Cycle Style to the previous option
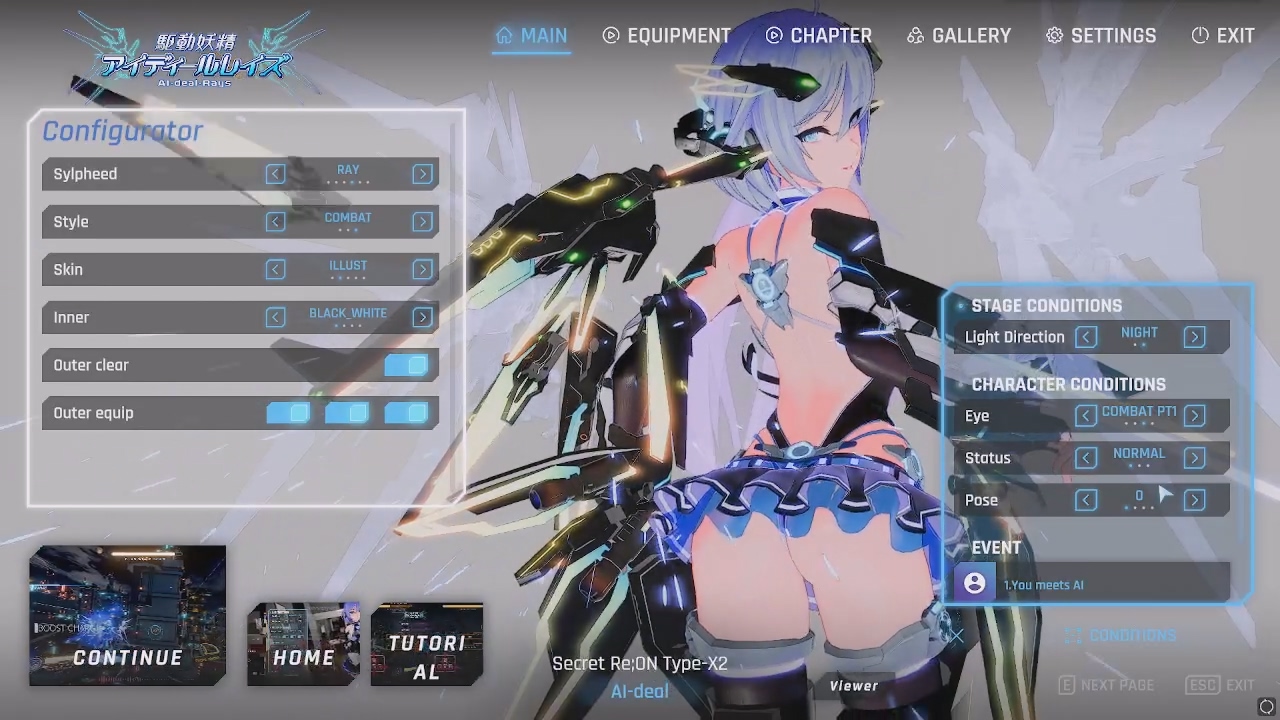Screen dimensions: 1280x720 (275, 222)
